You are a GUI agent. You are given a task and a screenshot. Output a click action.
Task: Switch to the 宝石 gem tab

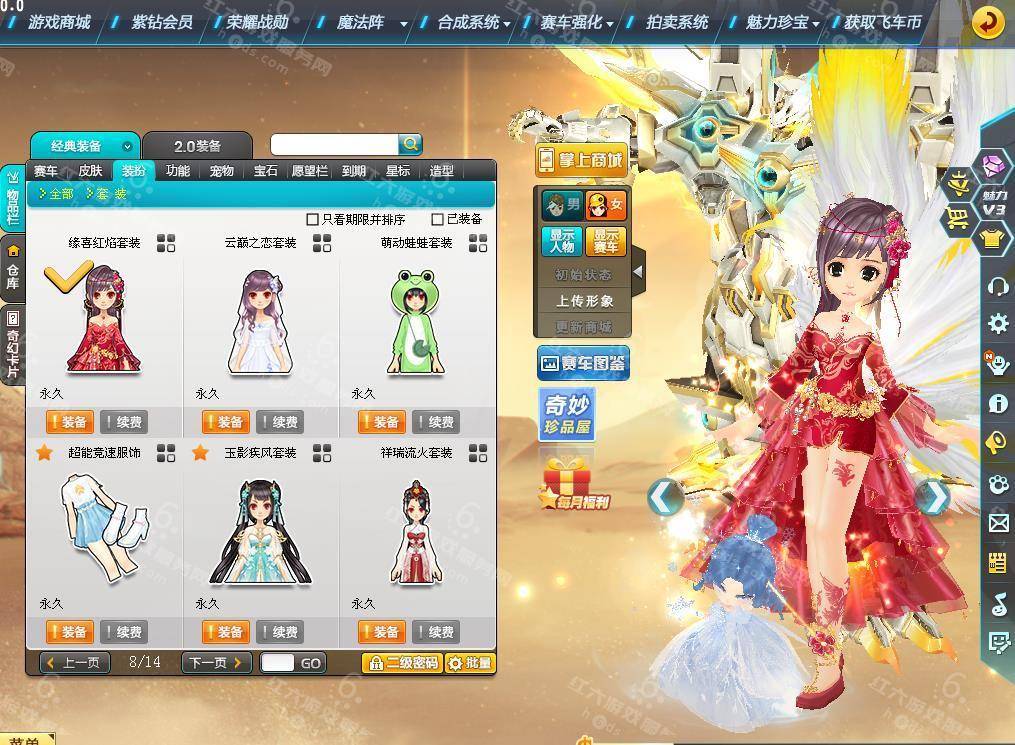point(265,171)
